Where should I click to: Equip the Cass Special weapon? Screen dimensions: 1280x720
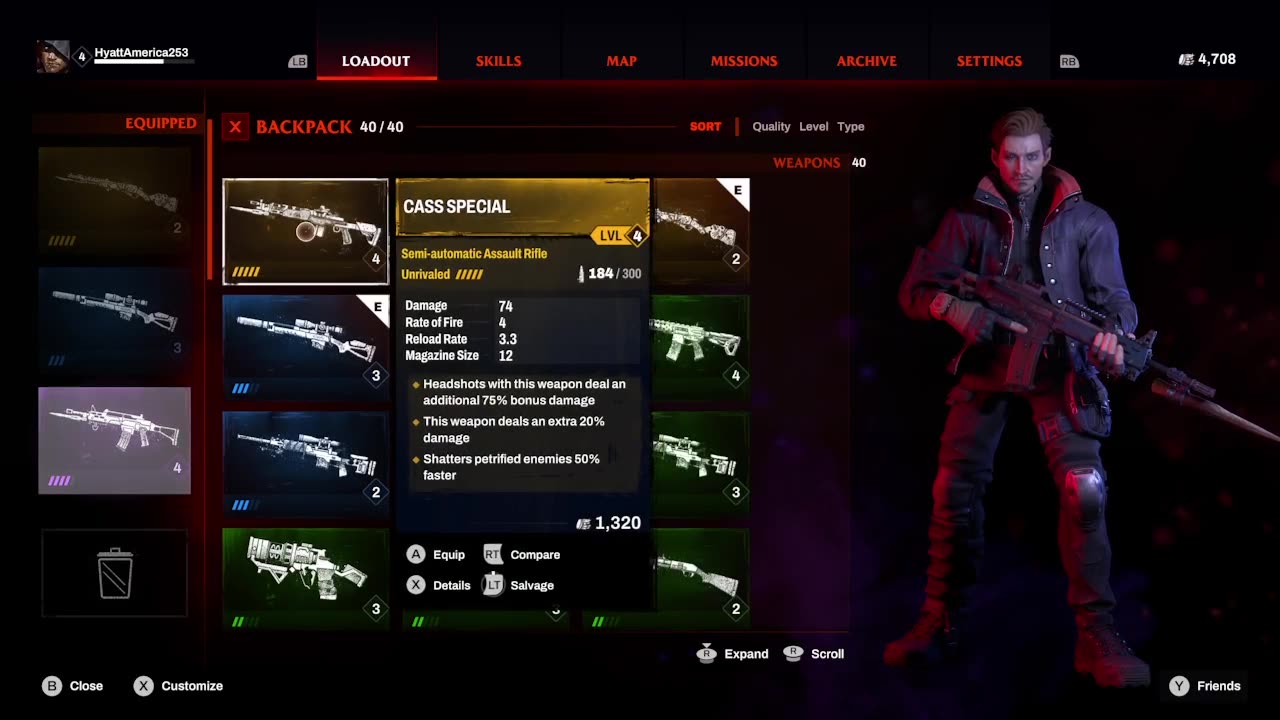tap(436, 555)
